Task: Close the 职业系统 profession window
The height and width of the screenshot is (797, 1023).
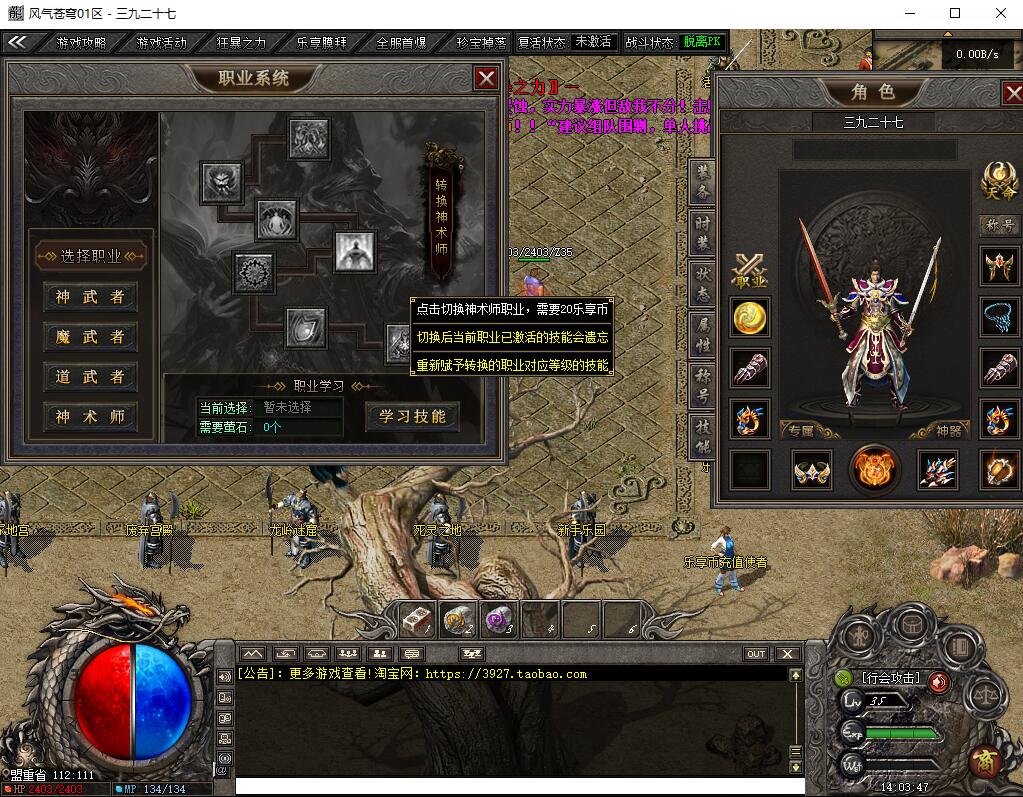Action: tap(486, 78)
